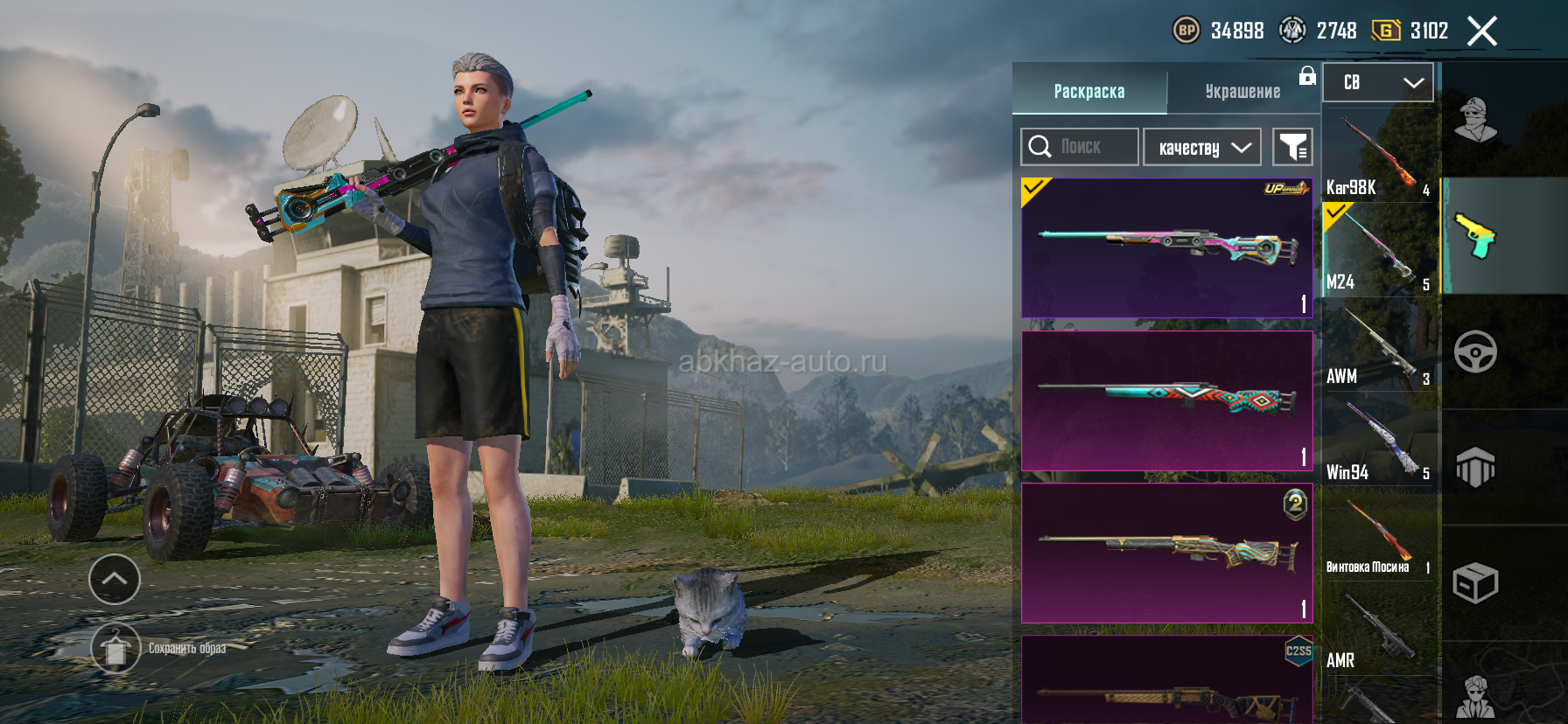This screenshot has height=724, width=1568.
Task: Open the качеству sort dropdown
Action: [x=1202, y=147]
